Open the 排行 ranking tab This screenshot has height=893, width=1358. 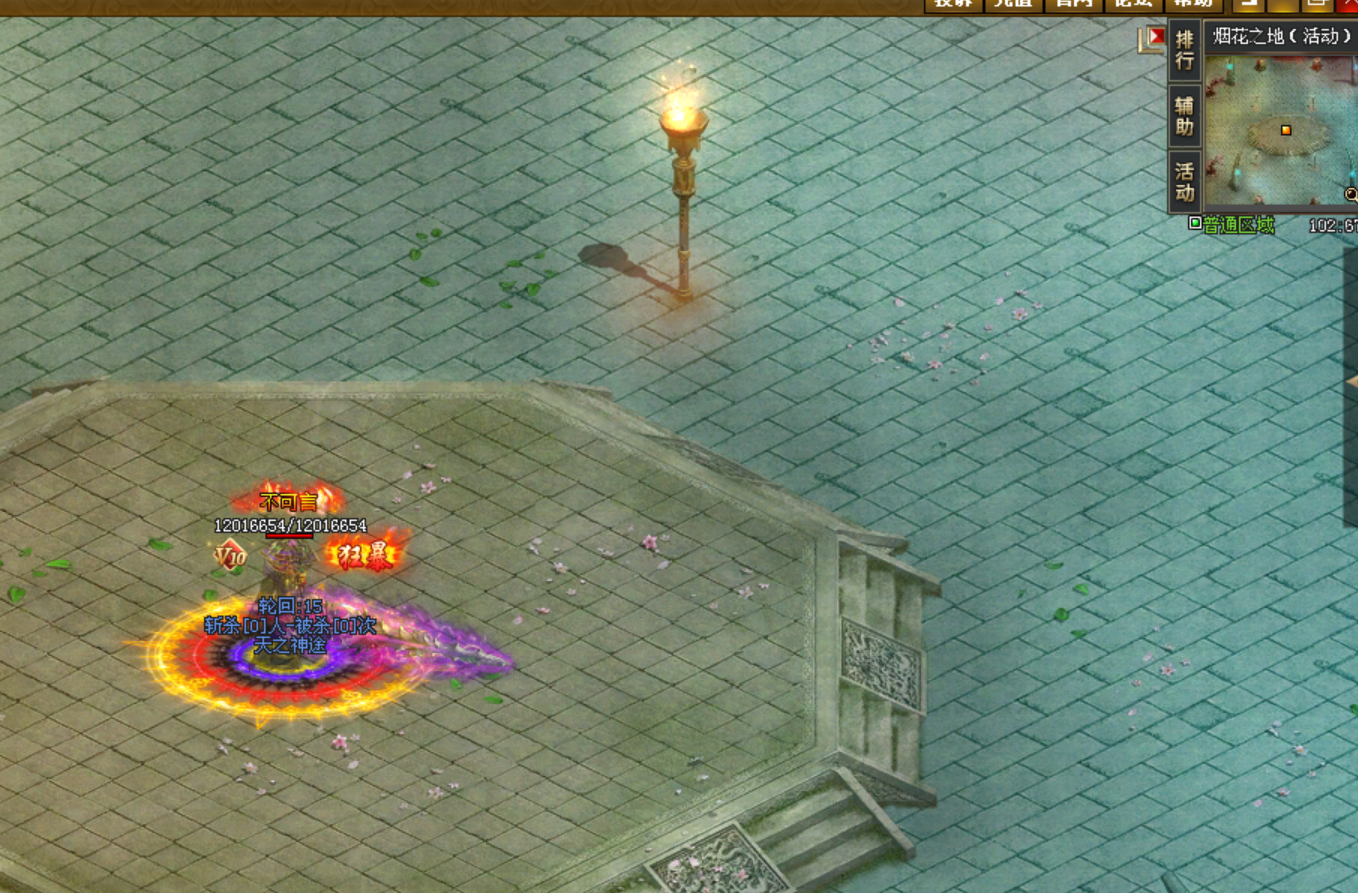coord(1185,50)
